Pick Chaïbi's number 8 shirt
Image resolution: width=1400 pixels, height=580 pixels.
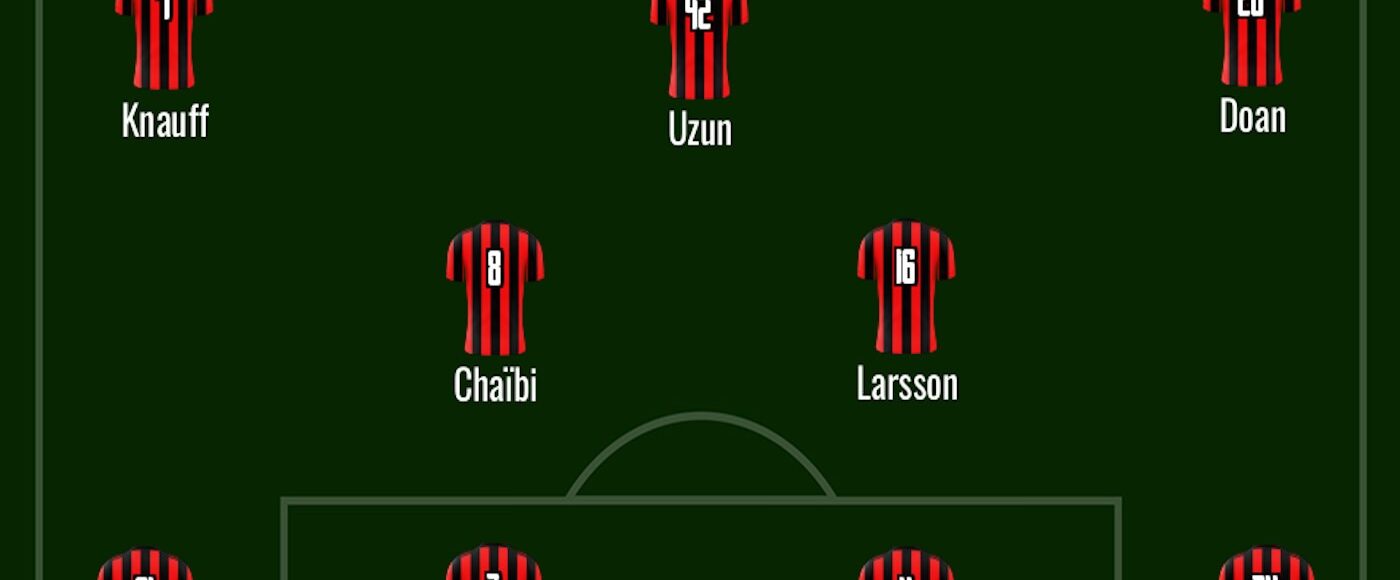(495, 289)
